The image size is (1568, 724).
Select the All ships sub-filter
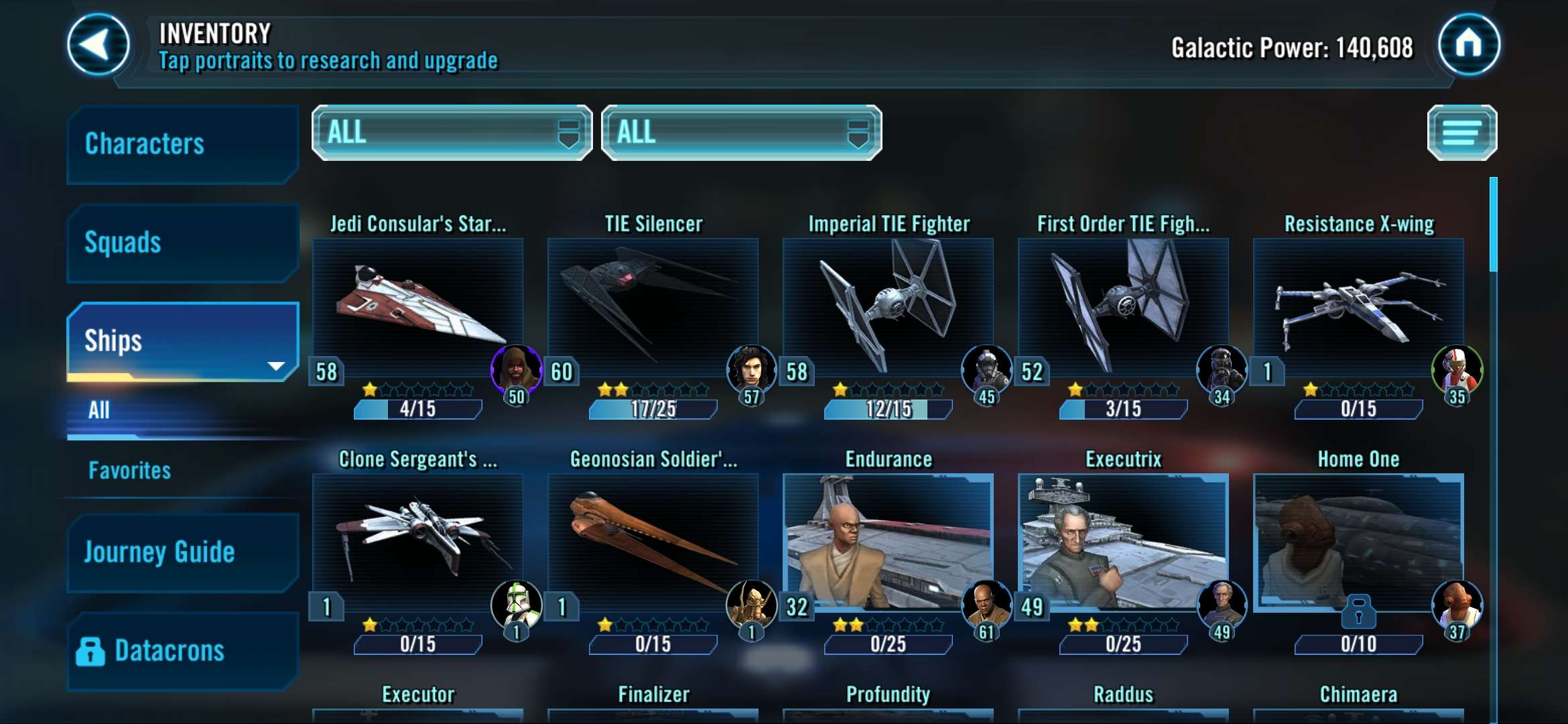[x=99, y=410]
